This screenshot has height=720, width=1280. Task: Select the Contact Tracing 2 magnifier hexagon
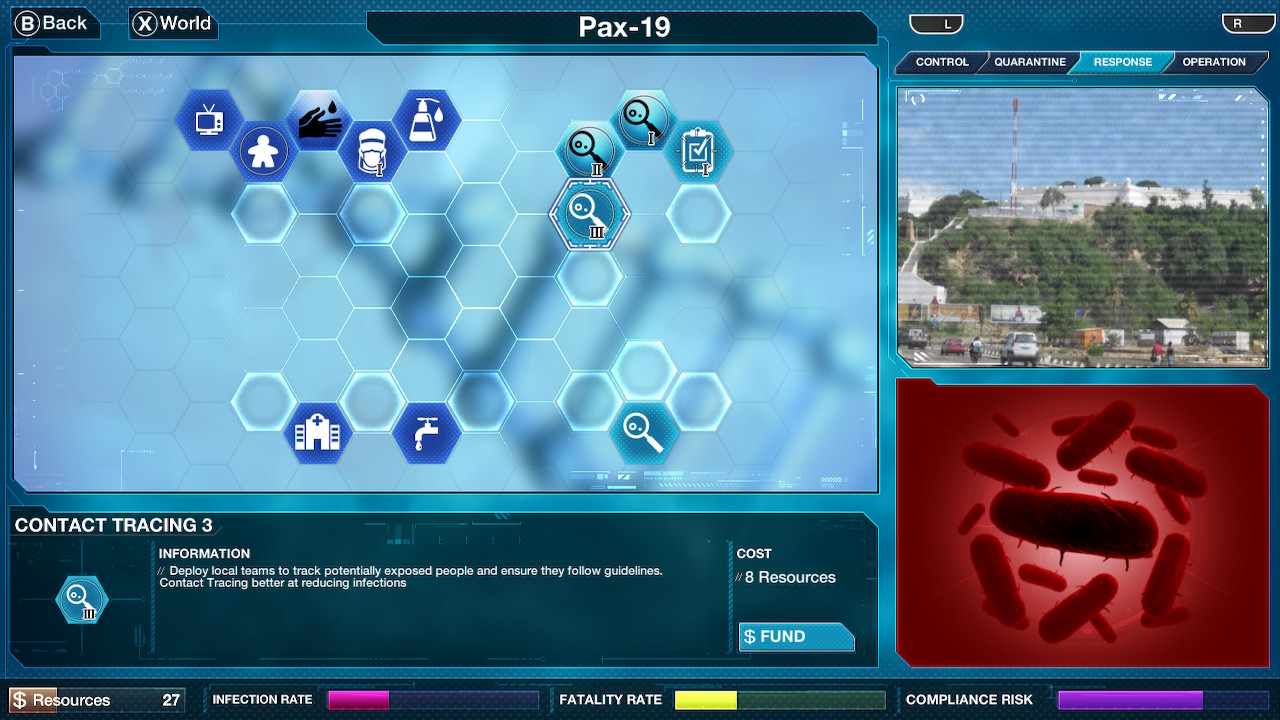[590, 150]
